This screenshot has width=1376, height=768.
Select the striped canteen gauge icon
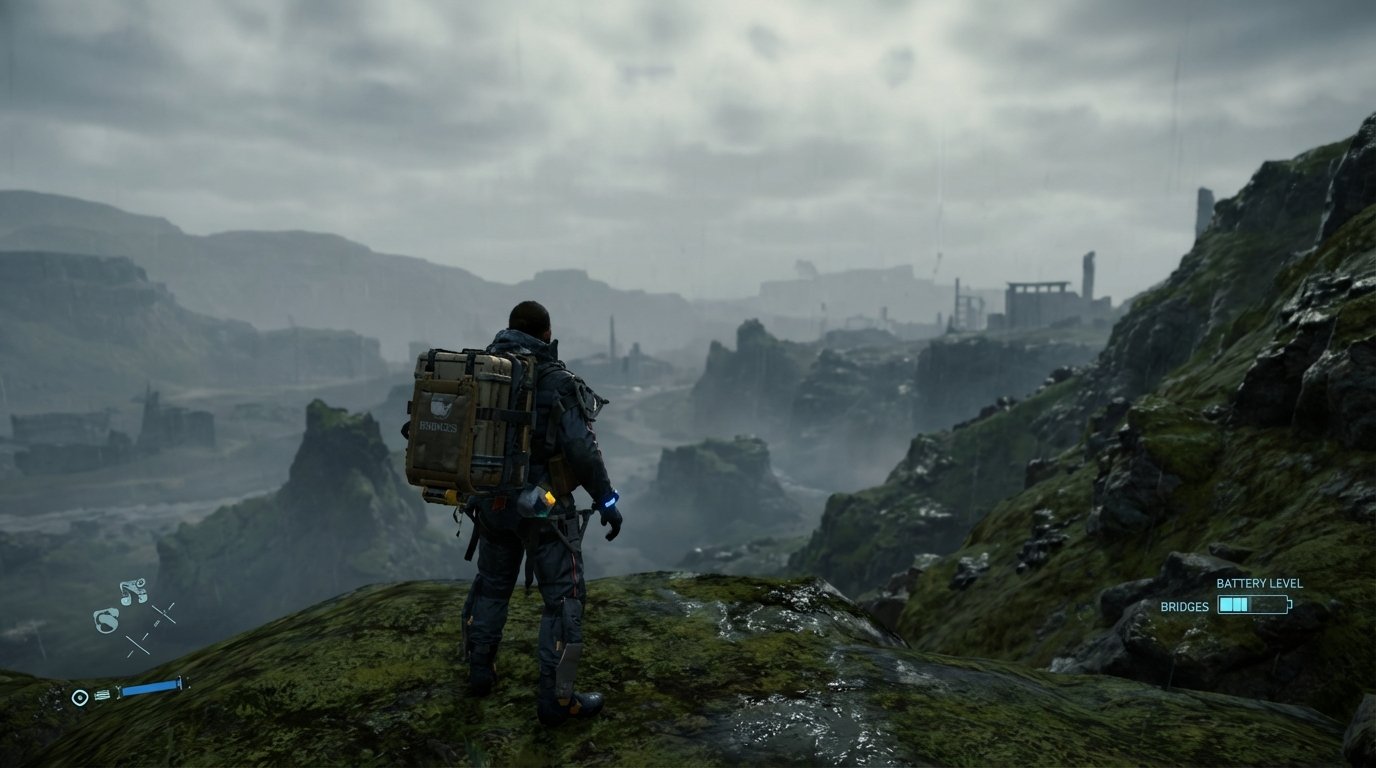tap(101, 694)
